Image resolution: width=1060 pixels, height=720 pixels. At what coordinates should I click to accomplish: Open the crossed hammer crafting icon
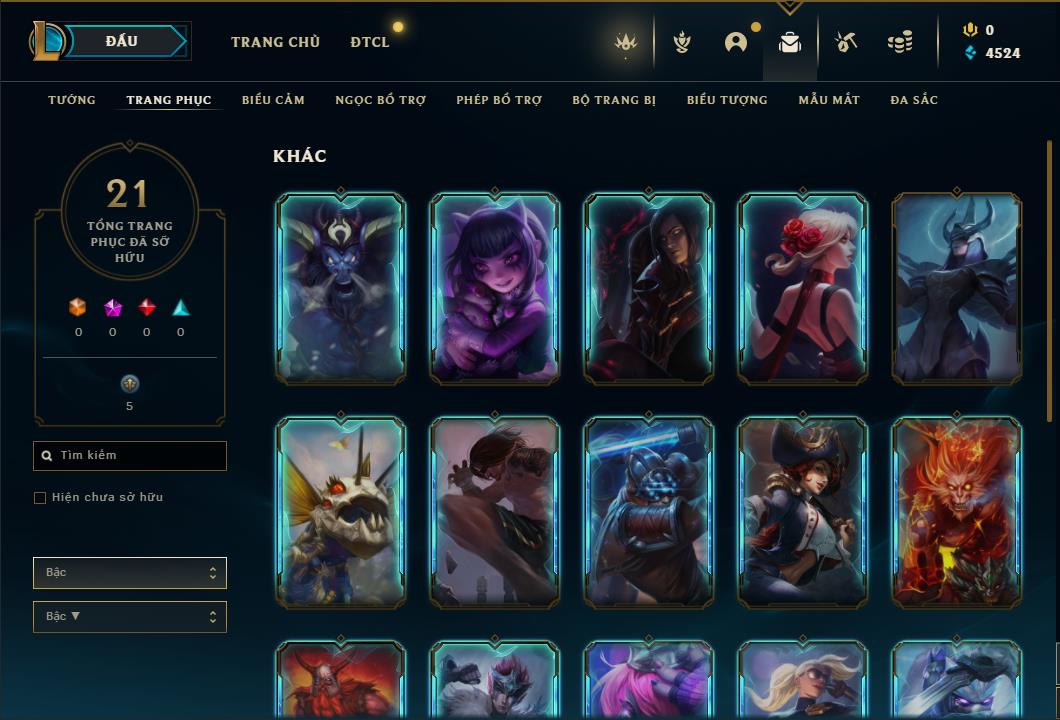pos(845,42)
